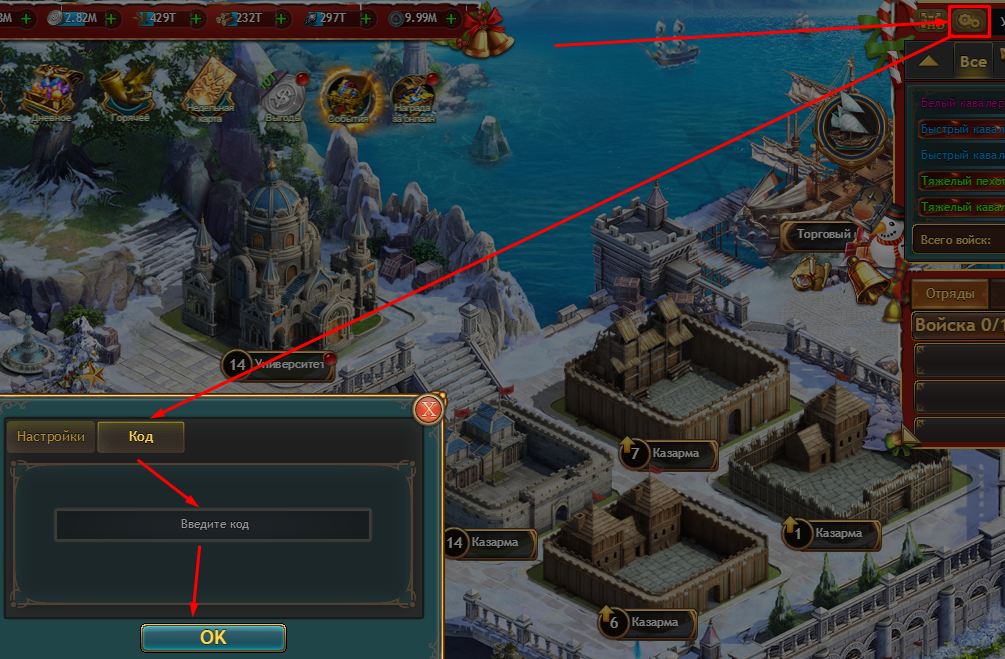Focus the Введите код input field
The height and width of the screenshot is (659, 1005).
pos(213,524)
